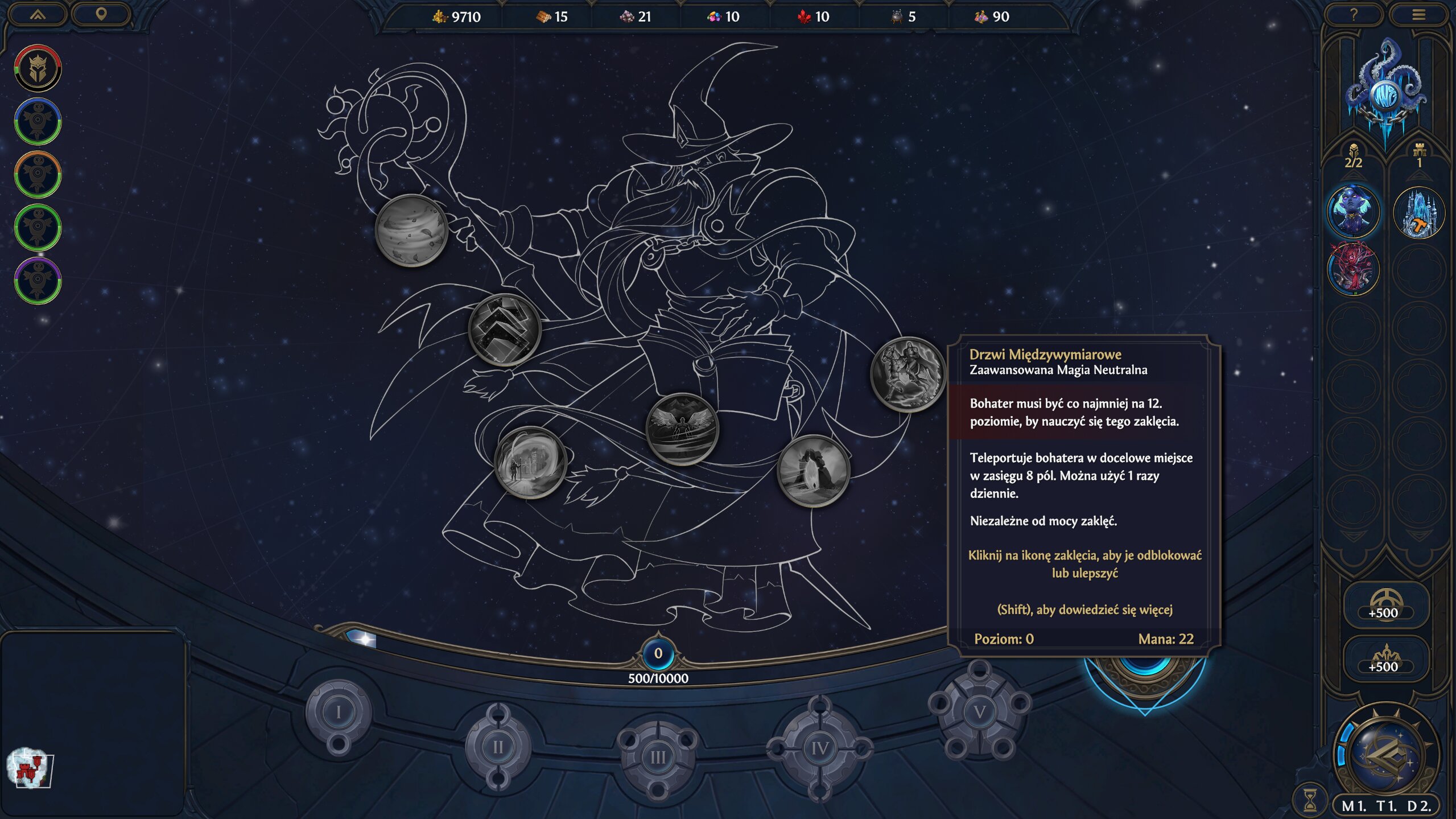Image resolution: width=1456 pixels, height=819 pixels.
Task: Click the swirling wind sphere spell
Action: pos(411,230)
